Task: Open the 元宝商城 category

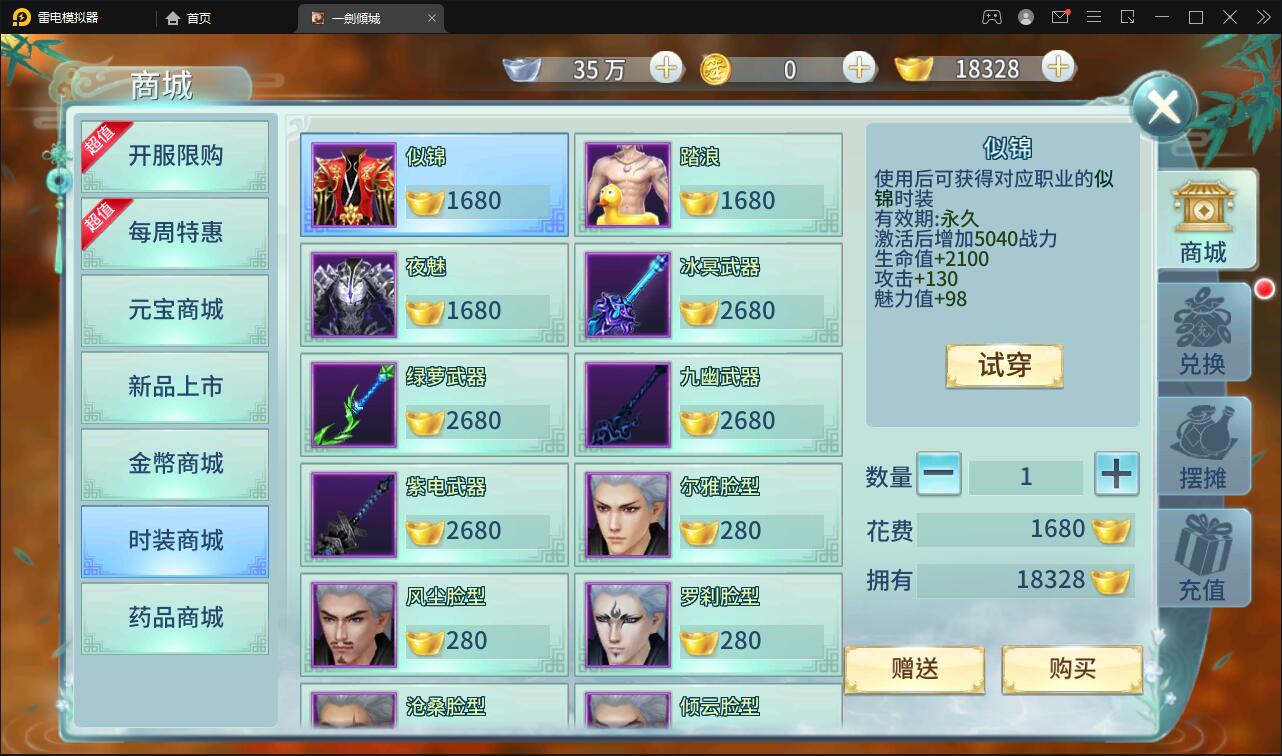Action: (x=175, y=310)
